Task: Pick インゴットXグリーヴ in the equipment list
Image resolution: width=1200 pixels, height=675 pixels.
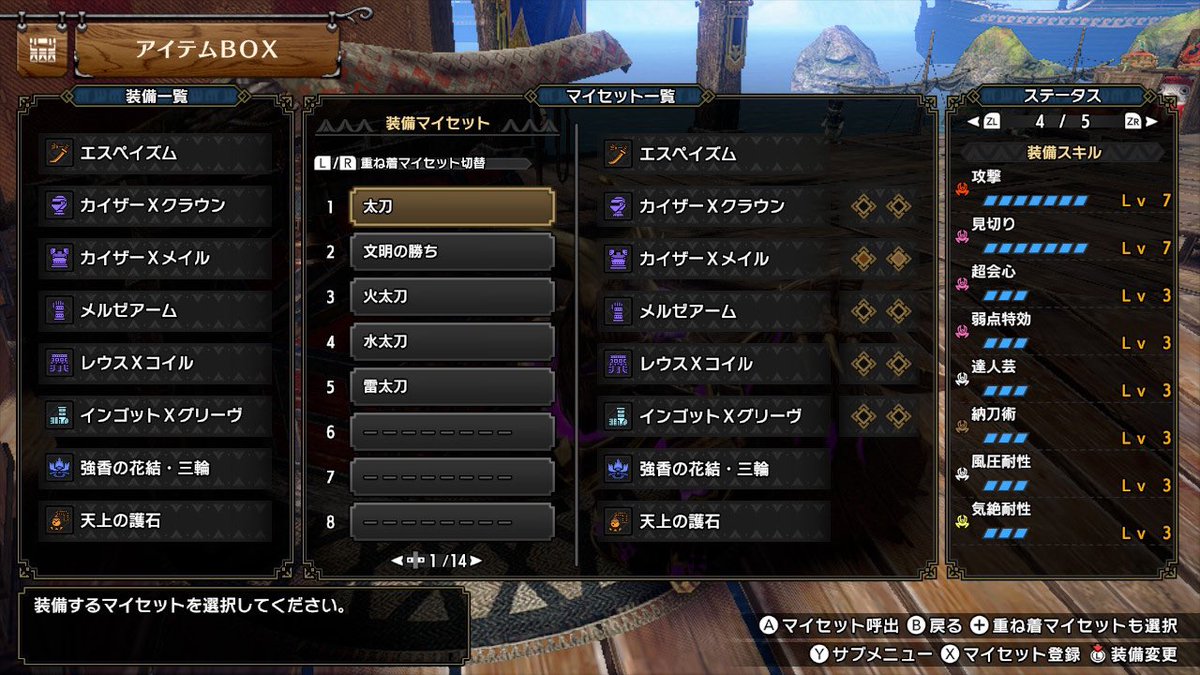Action: click(157, 416)
